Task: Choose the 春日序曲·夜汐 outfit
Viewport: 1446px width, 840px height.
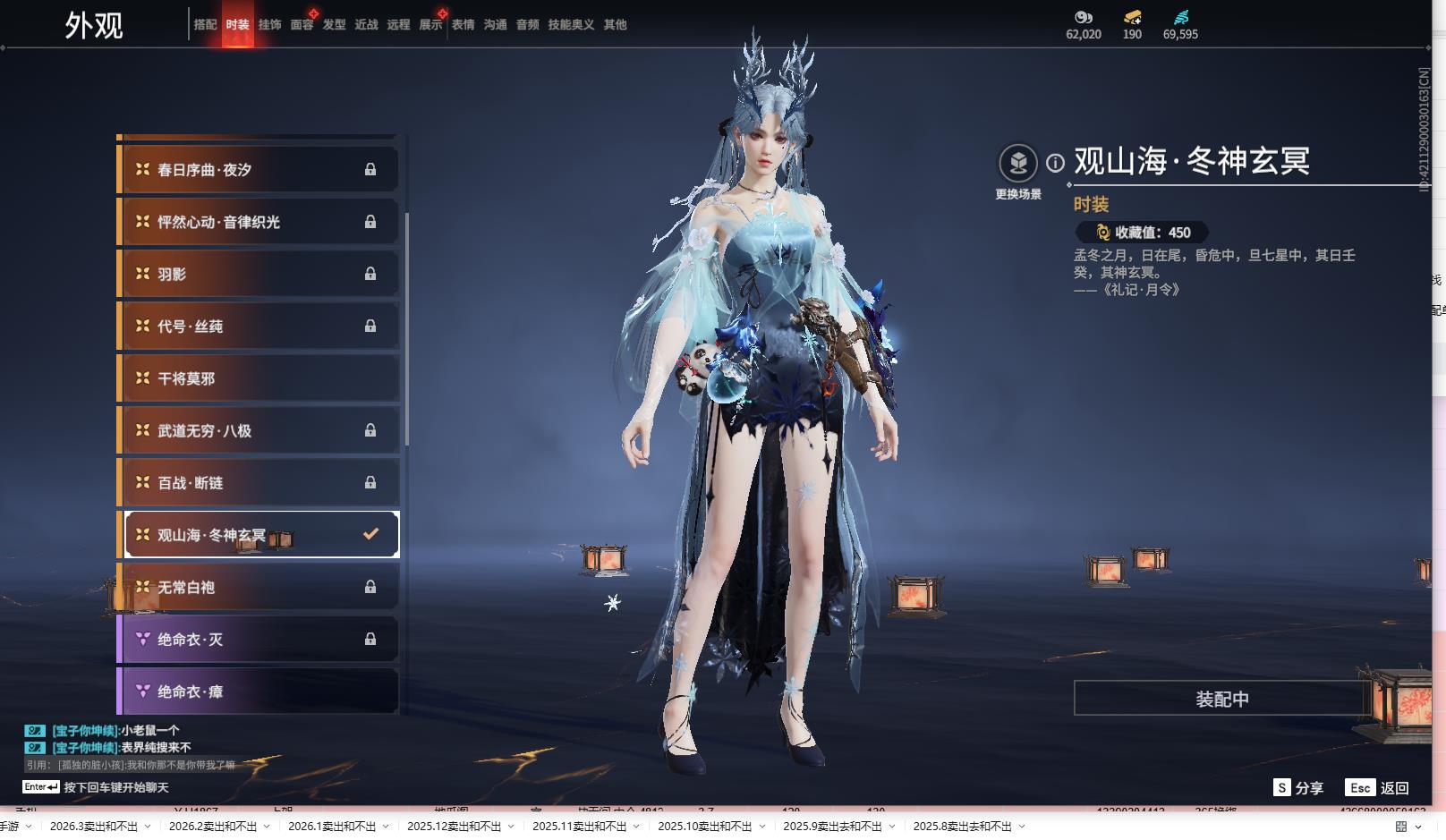Action: [259, 170]
